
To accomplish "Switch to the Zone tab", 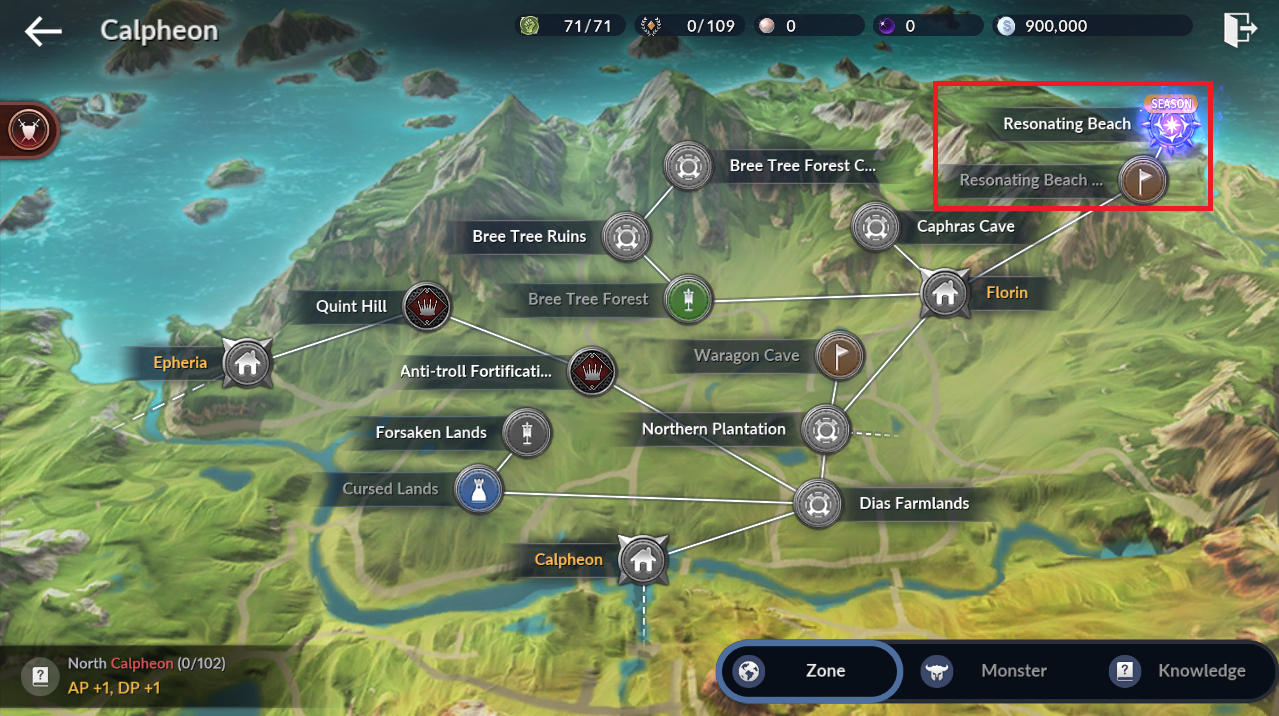I will click(809, 671).
